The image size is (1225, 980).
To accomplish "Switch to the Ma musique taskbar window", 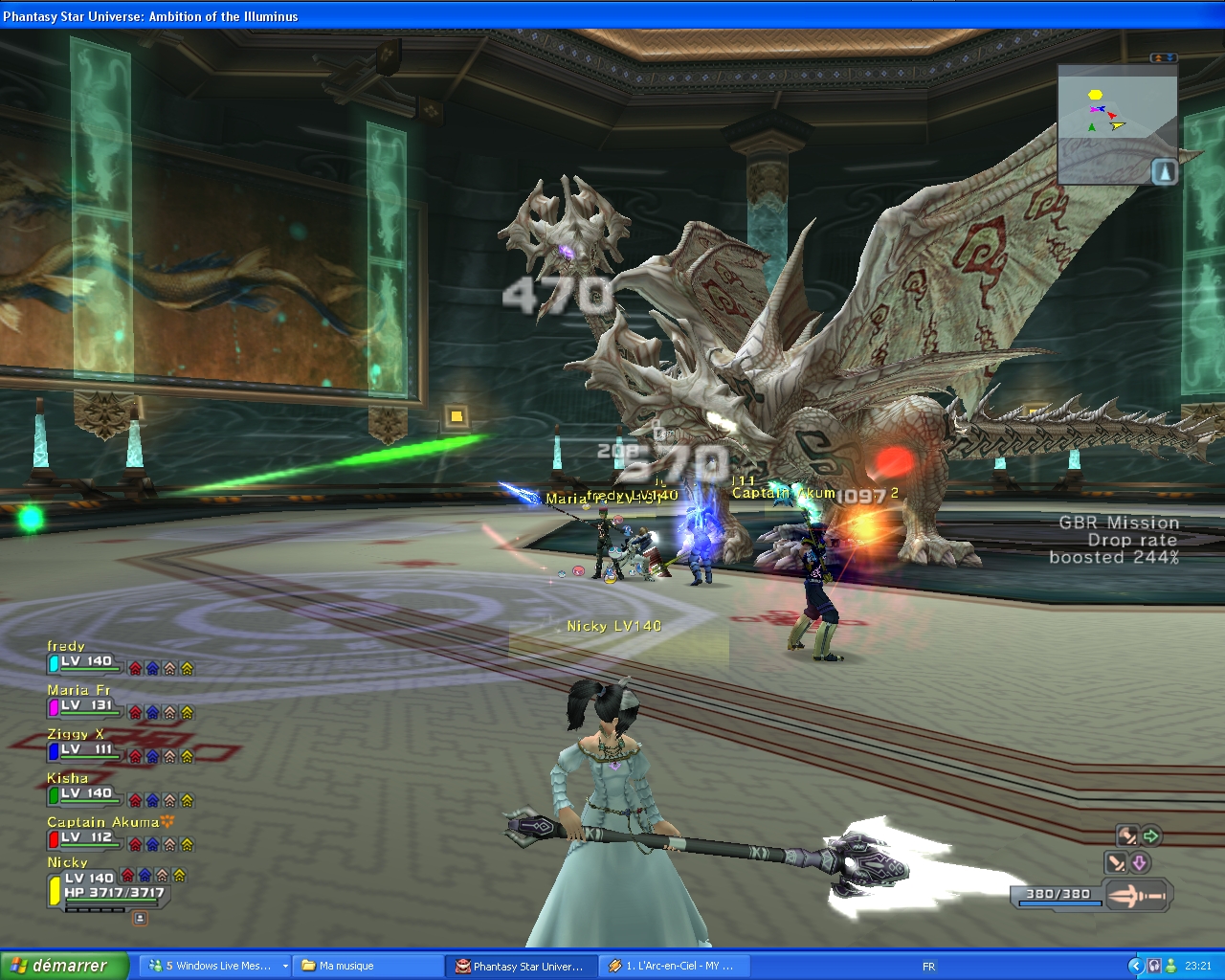I will [x=368, y=966].
